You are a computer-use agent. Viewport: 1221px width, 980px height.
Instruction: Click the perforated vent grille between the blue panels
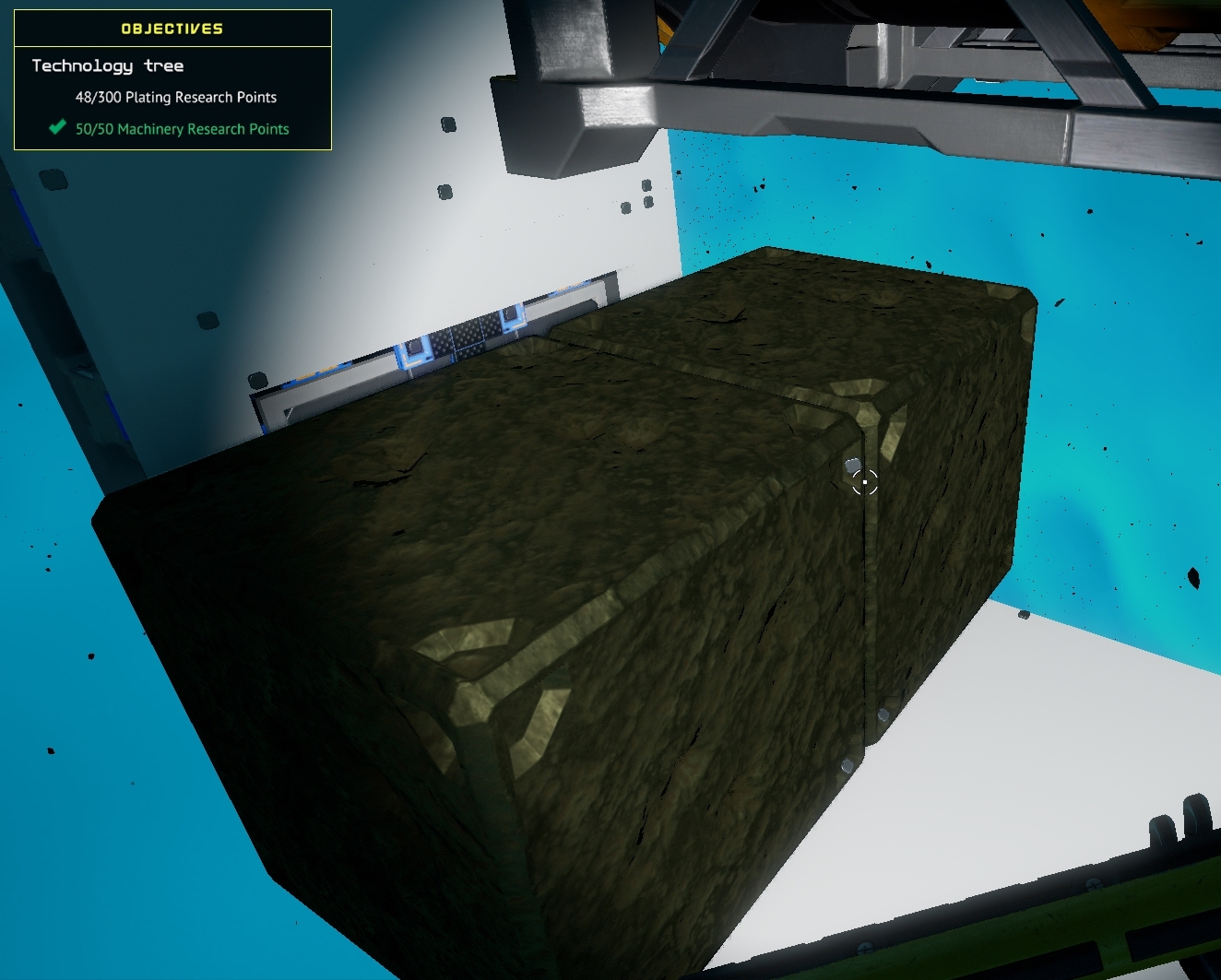(468, 337)
